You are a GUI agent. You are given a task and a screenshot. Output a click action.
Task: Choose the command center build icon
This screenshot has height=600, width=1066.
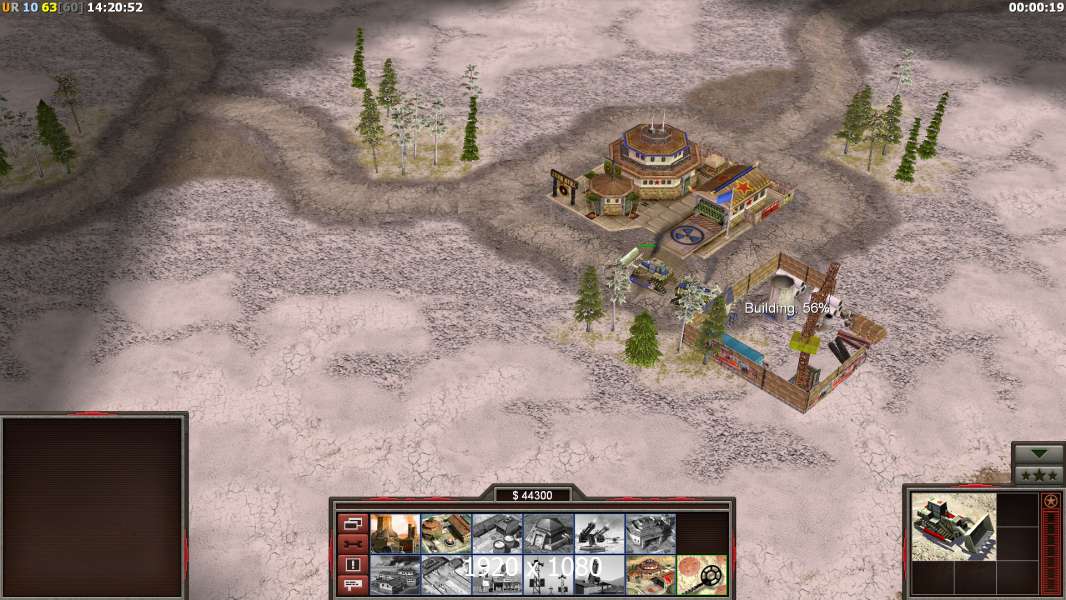(x=650, y=575)
